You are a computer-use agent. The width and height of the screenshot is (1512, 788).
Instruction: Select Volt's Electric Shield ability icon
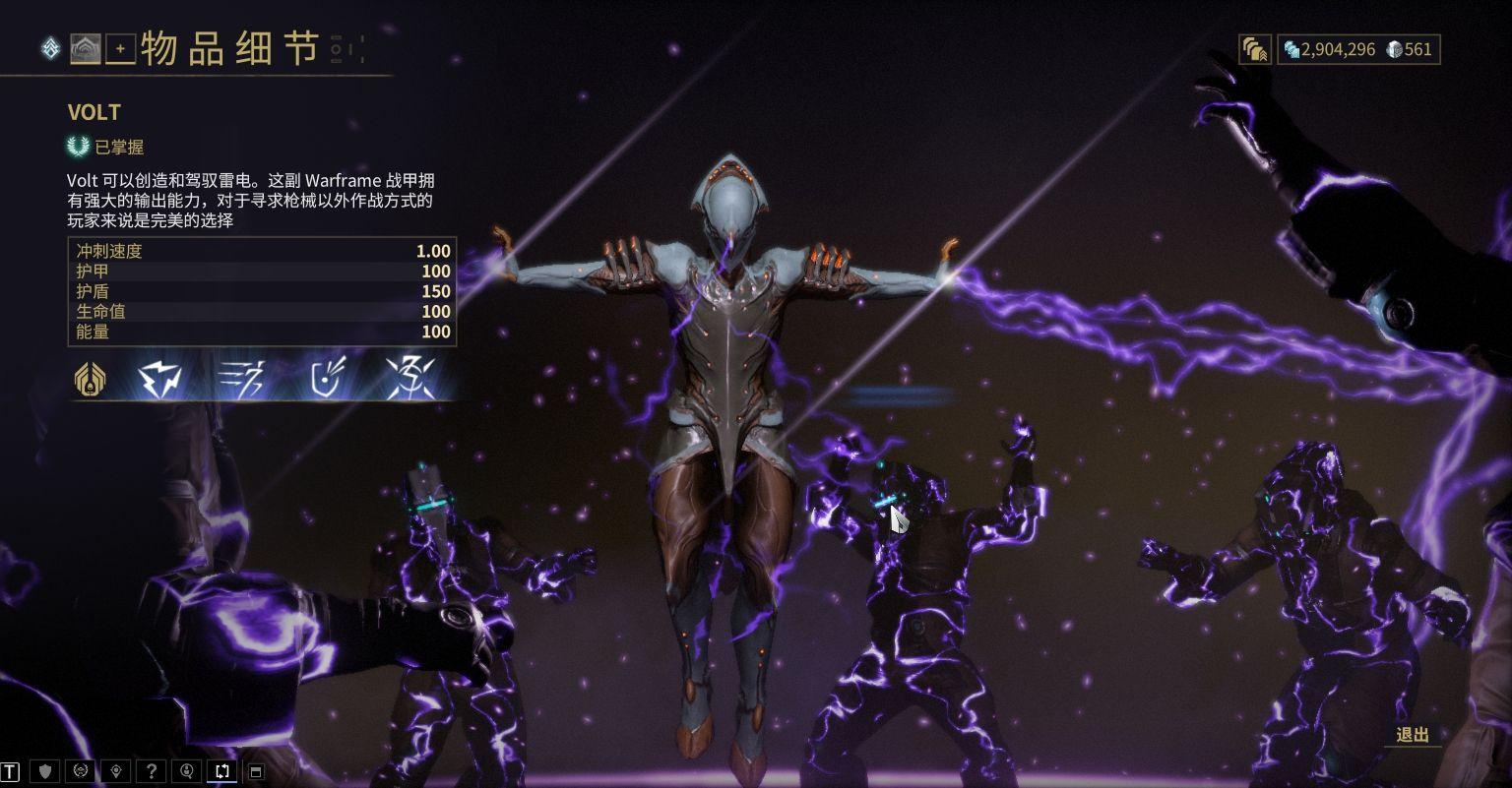[326, 379]
